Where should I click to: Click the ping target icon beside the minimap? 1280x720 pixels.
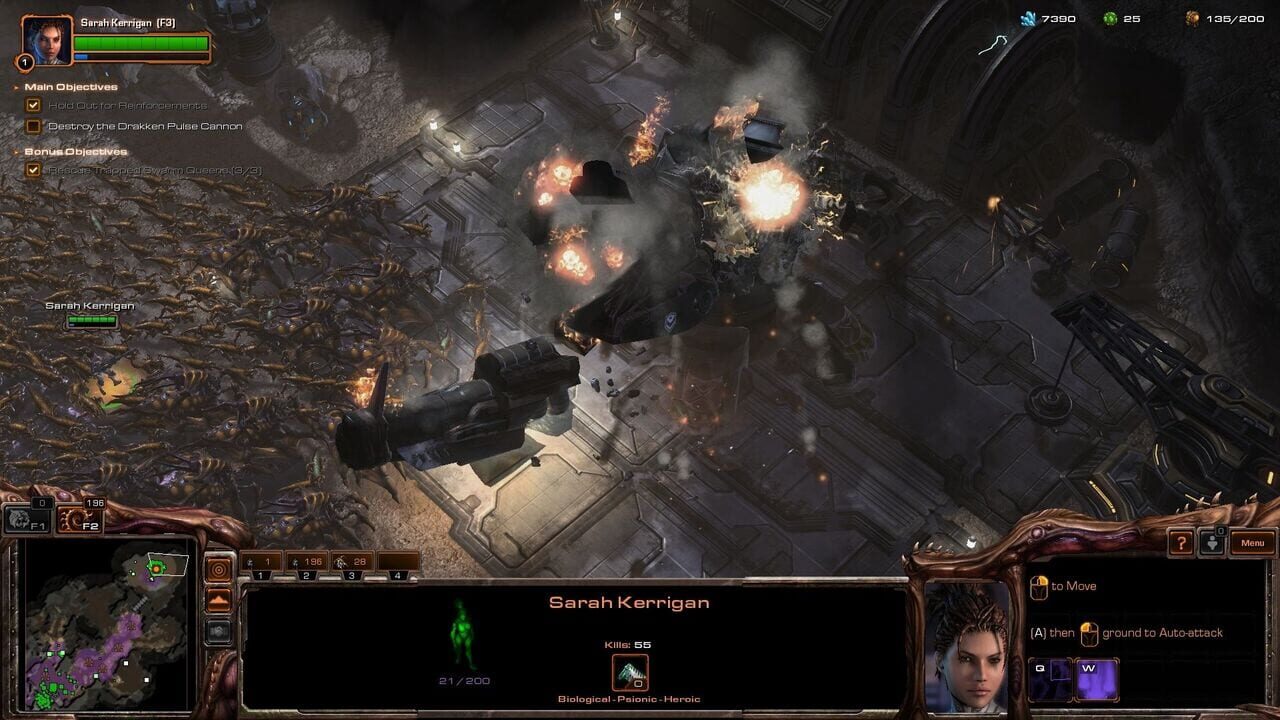[217, 568]
